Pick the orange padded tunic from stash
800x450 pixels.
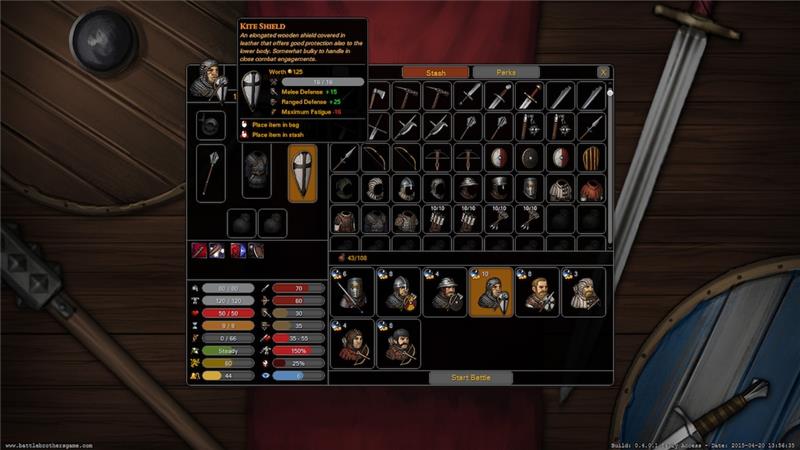(x=591, y=189)
